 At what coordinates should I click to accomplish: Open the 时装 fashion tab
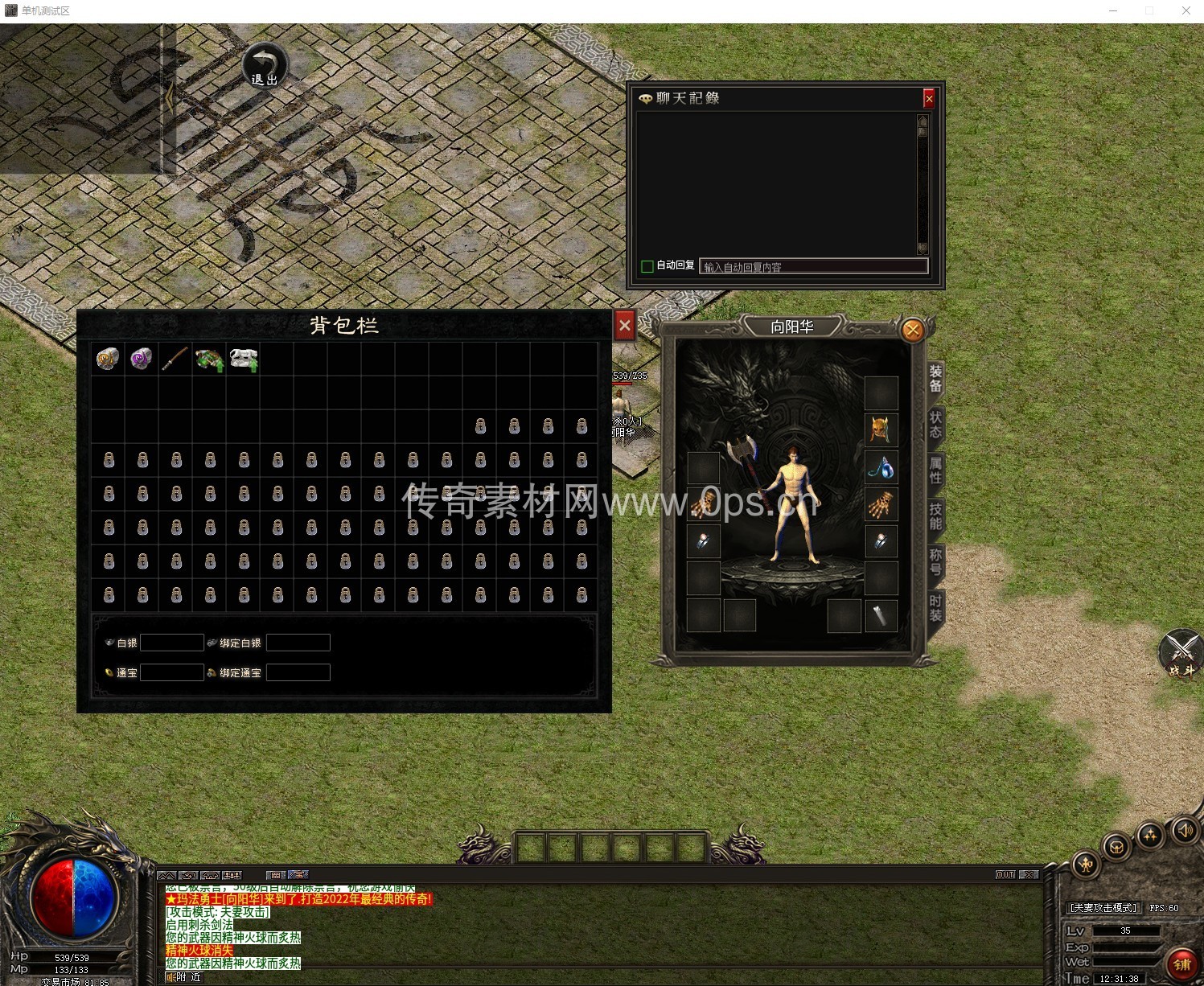pos(935,608)
